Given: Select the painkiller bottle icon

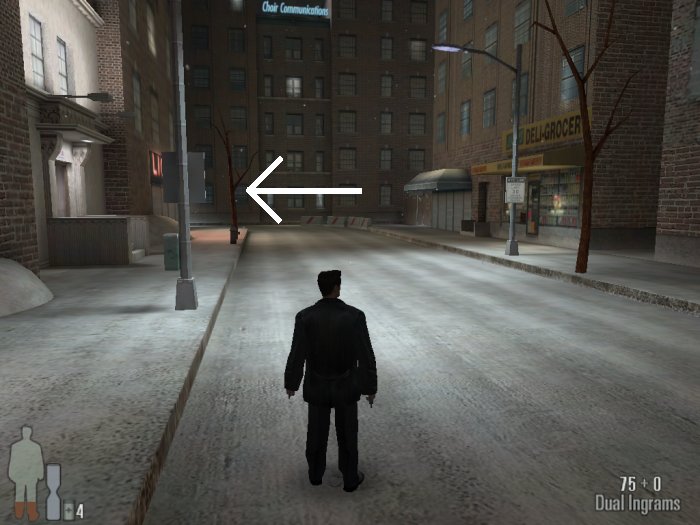Looking at the screenshot, I should coord(67,510).
